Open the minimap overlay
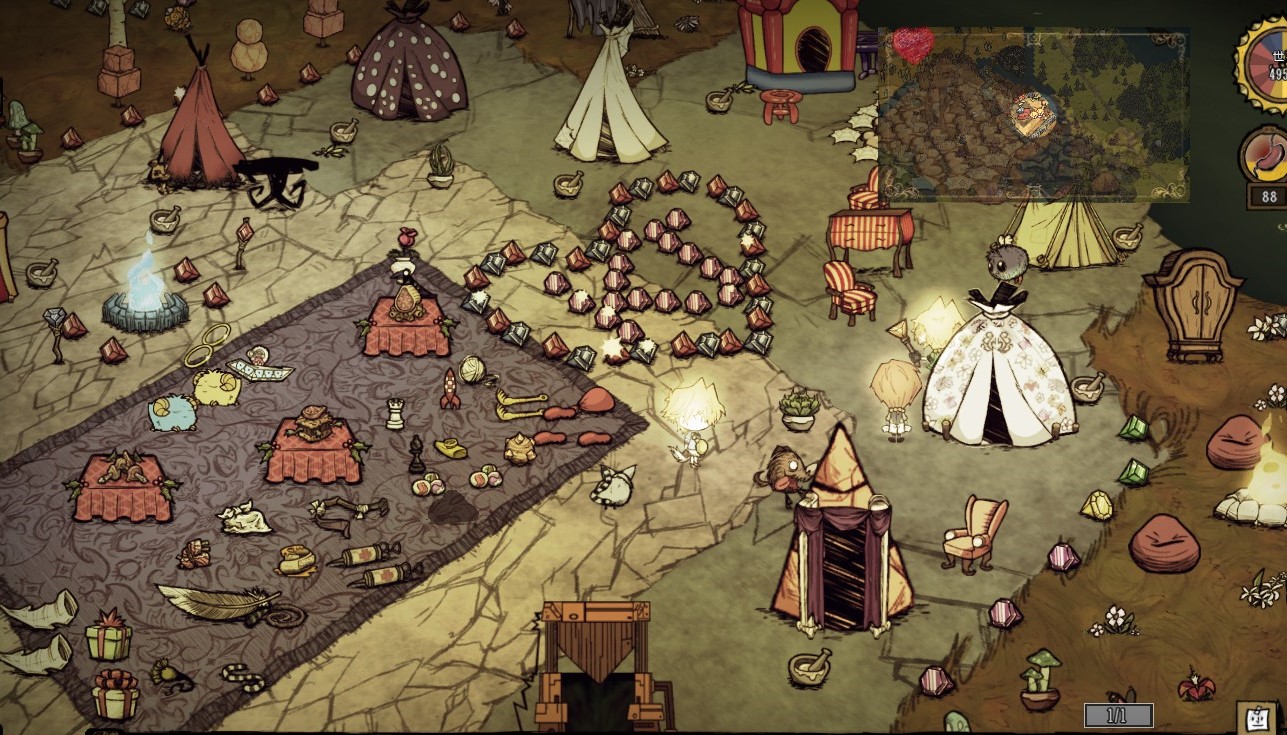Screen dimensions: 1287x735 [1032, 114]
